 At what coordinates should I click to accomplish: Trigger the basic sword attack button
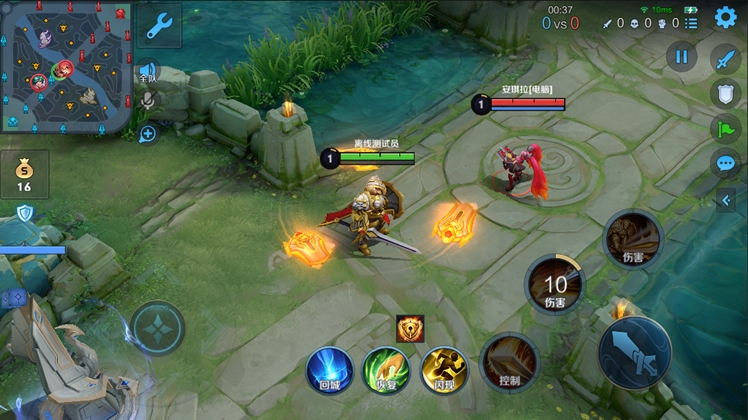point(634,352)
